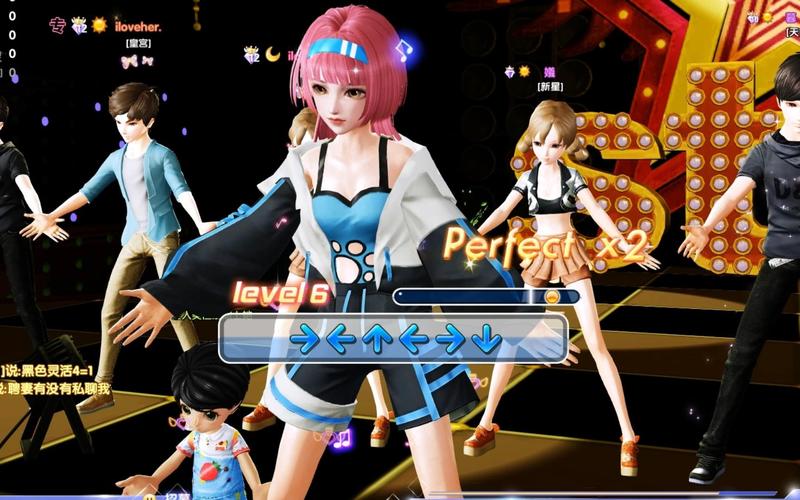
Task: Select the player tagged 新星
Action: click(549, 87)
